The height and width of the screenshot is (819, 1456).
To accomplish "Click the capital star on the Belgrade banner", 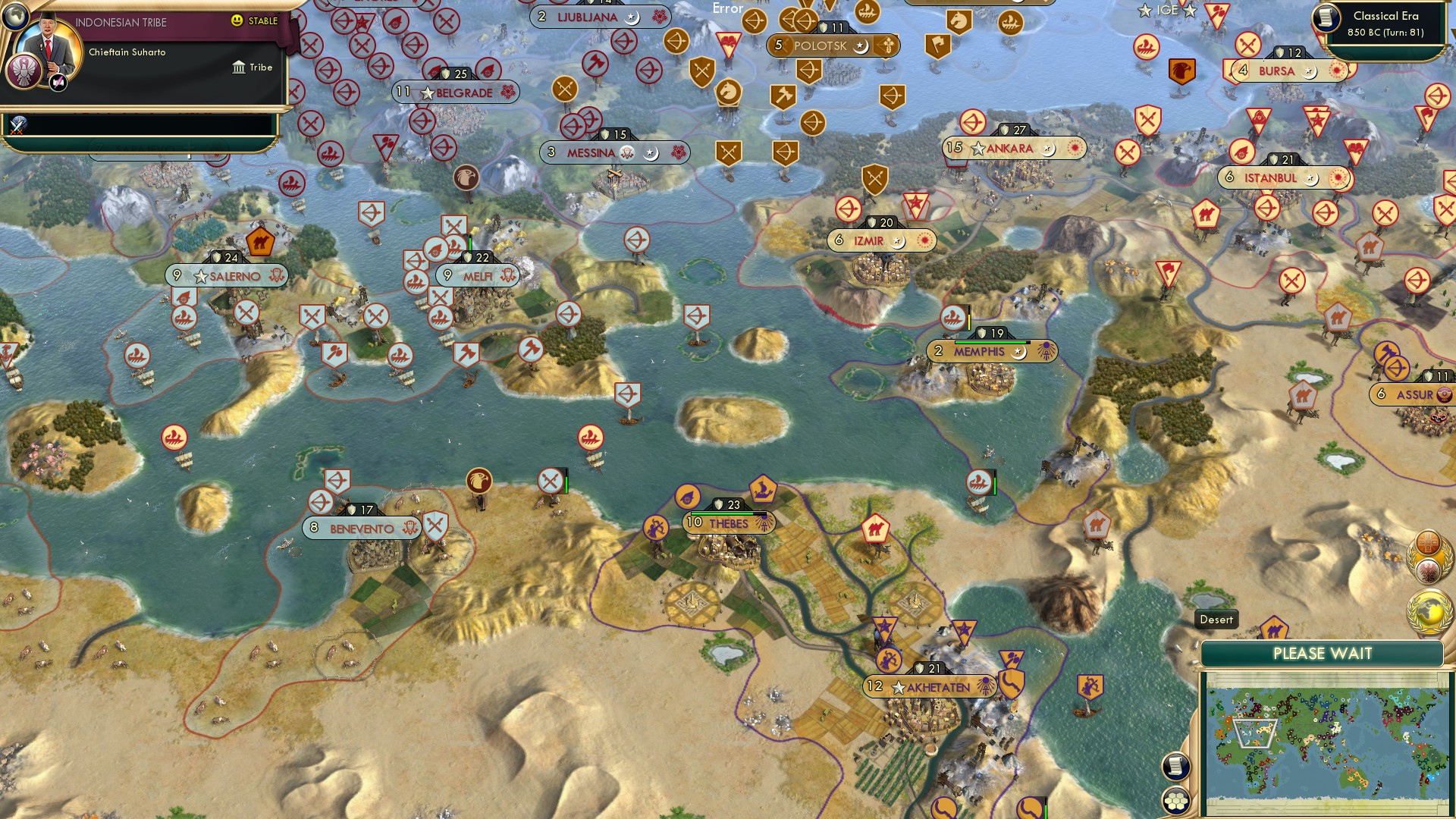I will (426, 93).
